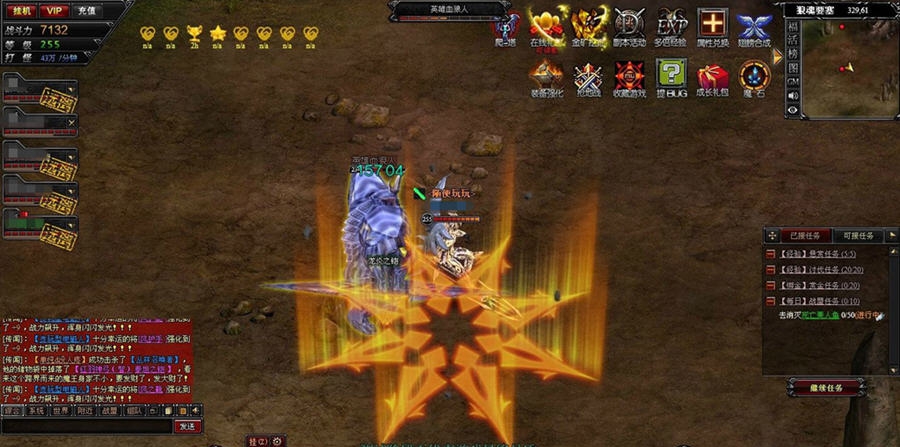Open the 提BUG report icon
The image size is (900, 447).
click(x=671, y=77)
